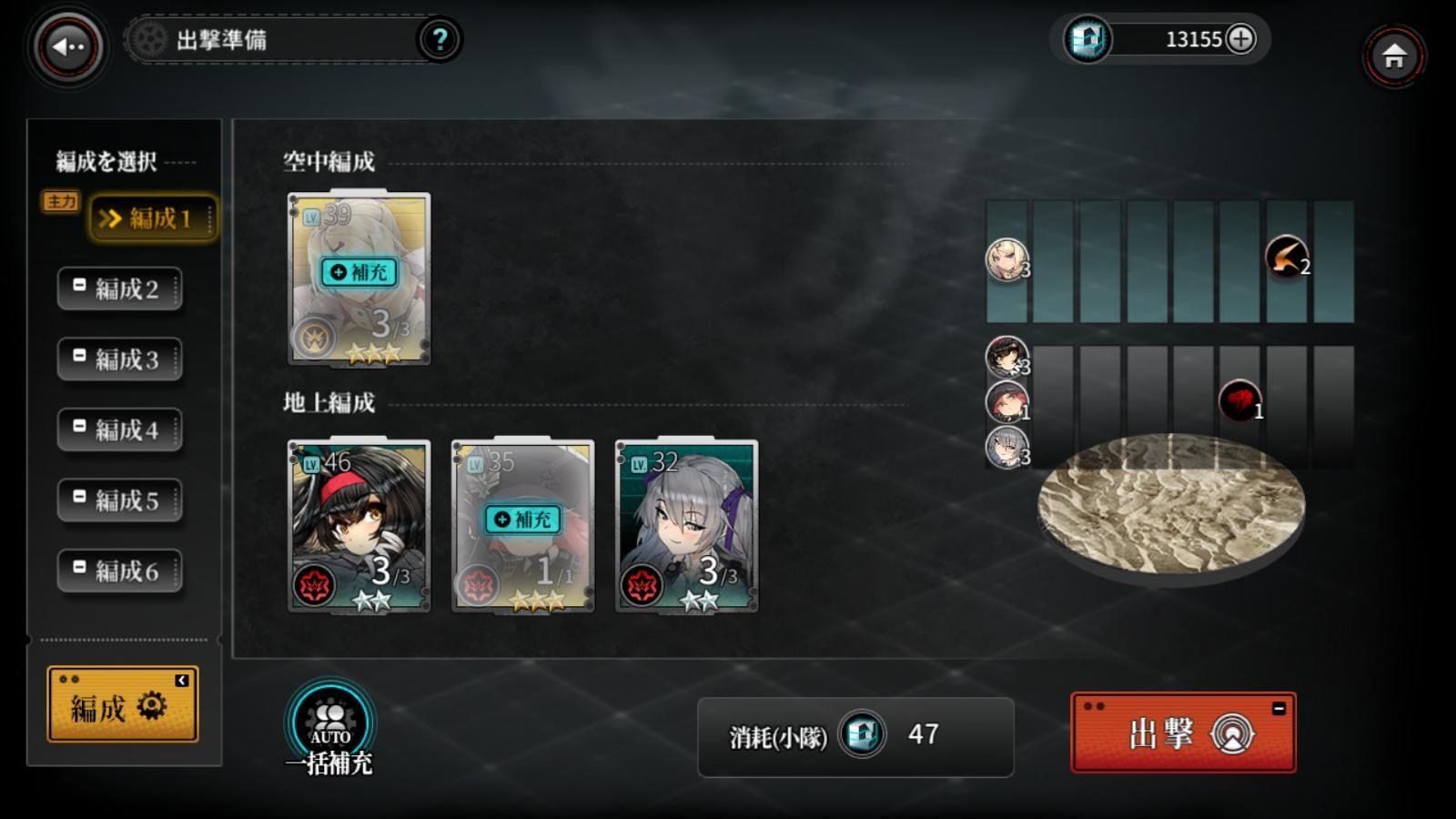Go back using the arrow button
1456x819 pixels.
[x=68, y=46]
